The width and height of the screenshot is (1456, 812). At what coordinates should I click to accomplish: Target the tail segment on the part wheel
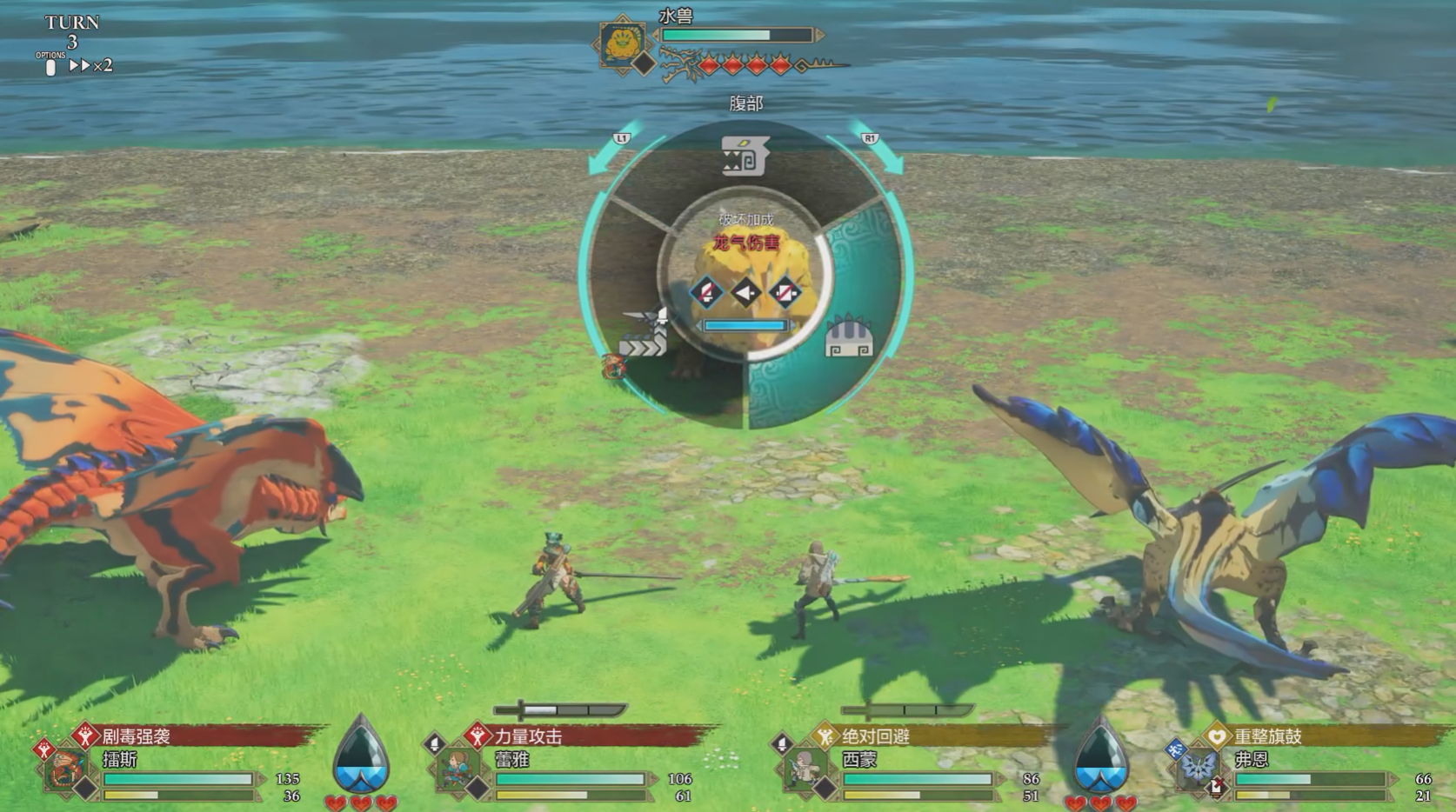pos(645,336)
